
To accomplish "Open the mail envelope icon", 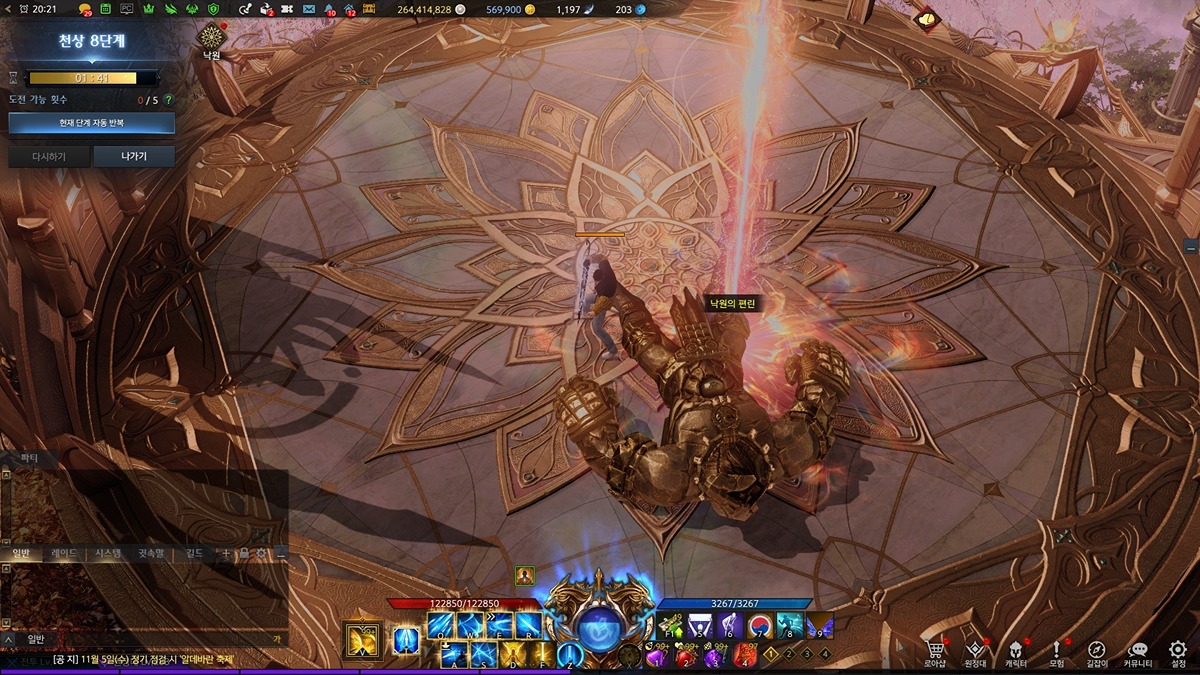I will pos(309,9).
